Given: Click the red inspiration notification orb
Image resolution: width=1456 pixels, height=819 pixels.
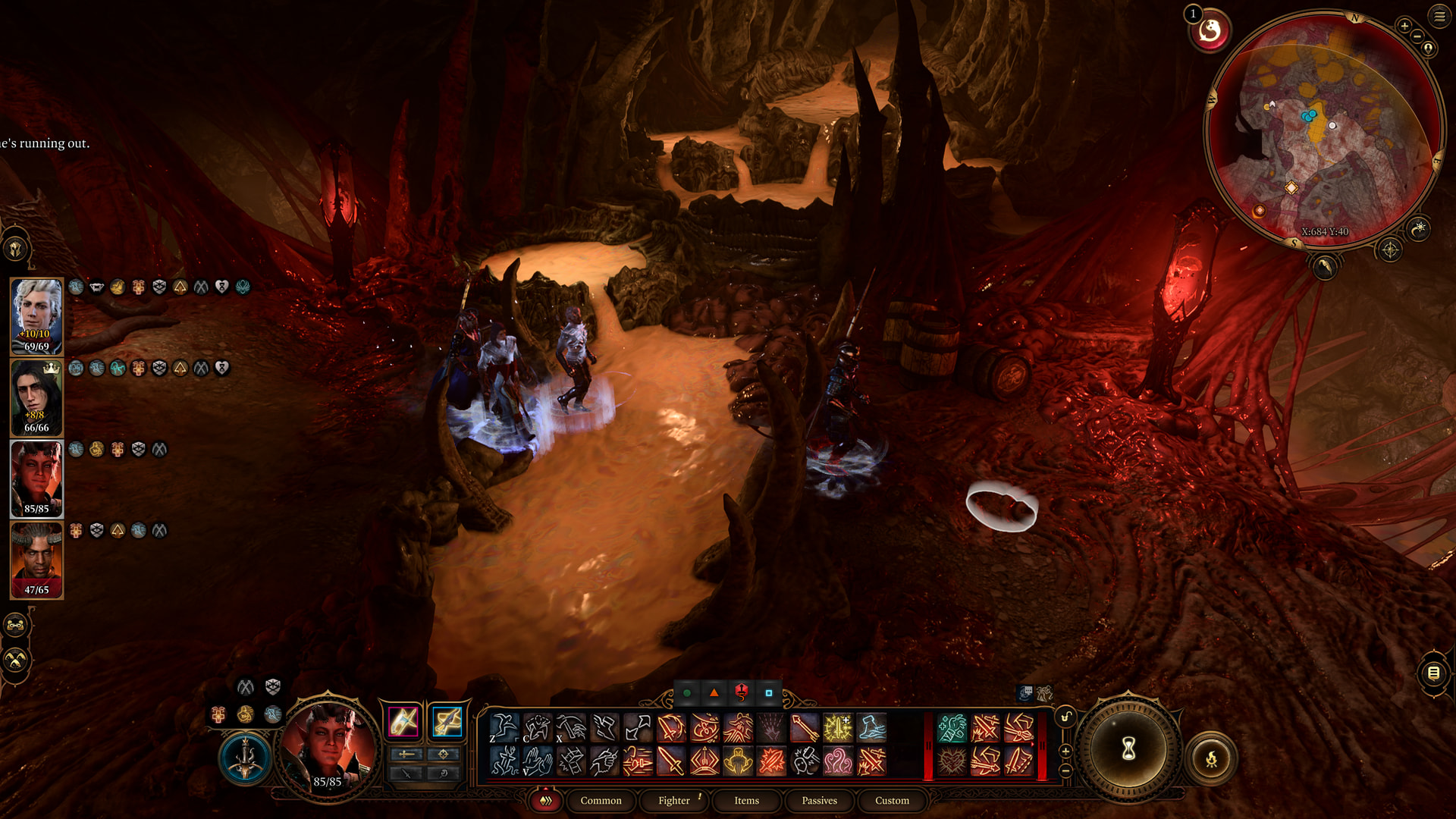Looking at the screenshot, I should point(1210,32).
